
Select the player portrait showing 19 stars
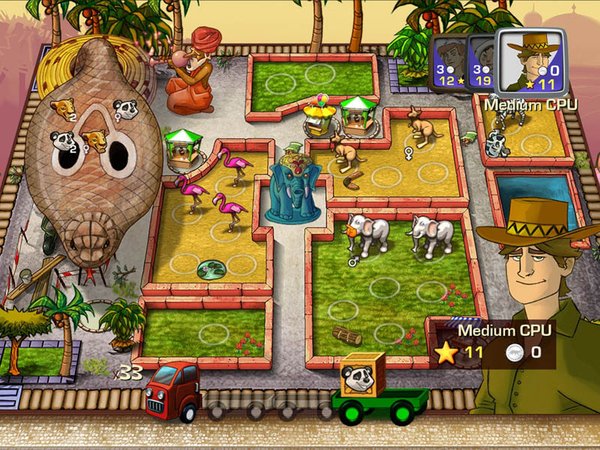point(481,63)
